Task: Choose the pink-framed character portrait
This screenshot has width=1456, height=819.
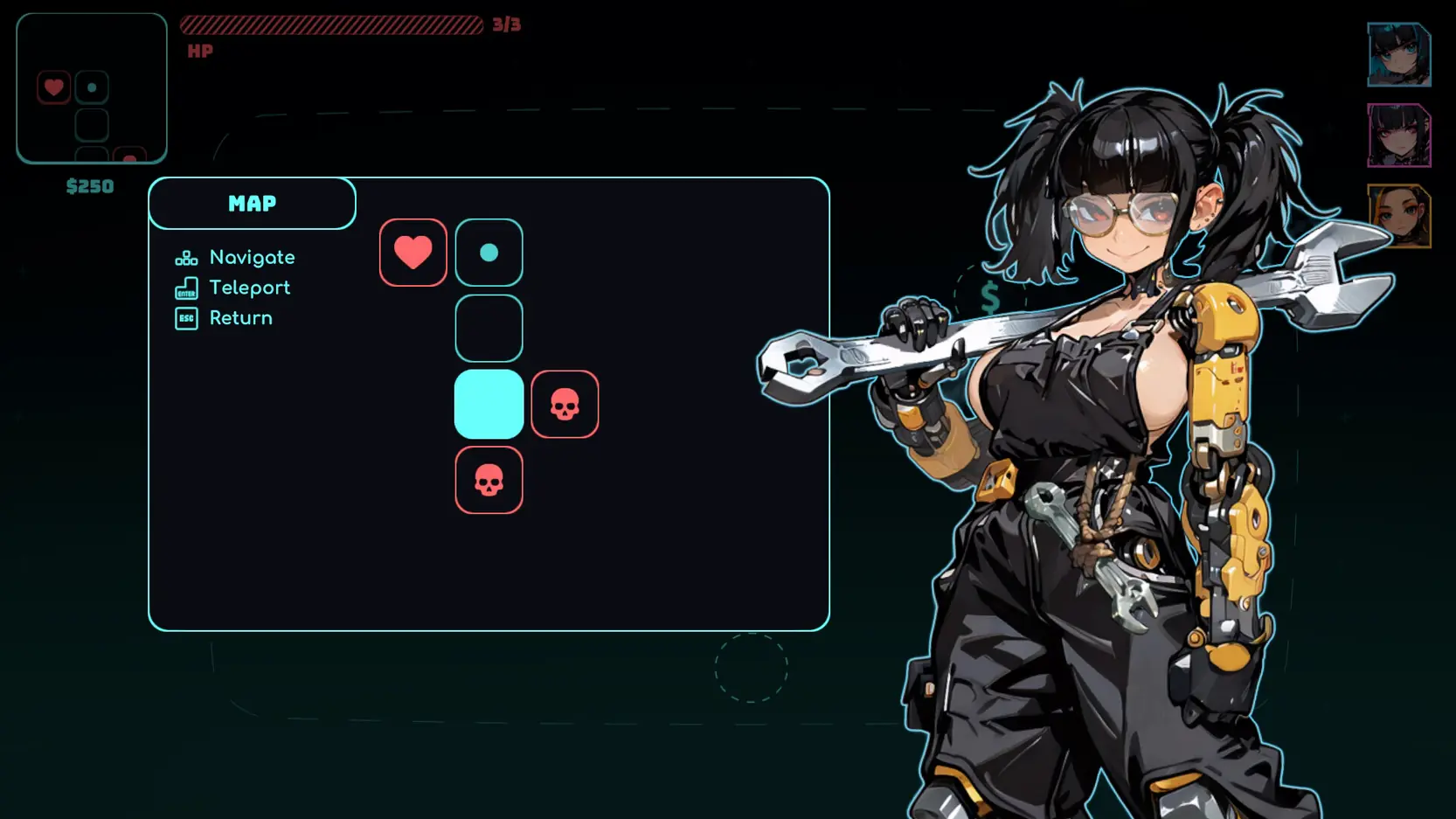Action: click(x=1398, y=135)
